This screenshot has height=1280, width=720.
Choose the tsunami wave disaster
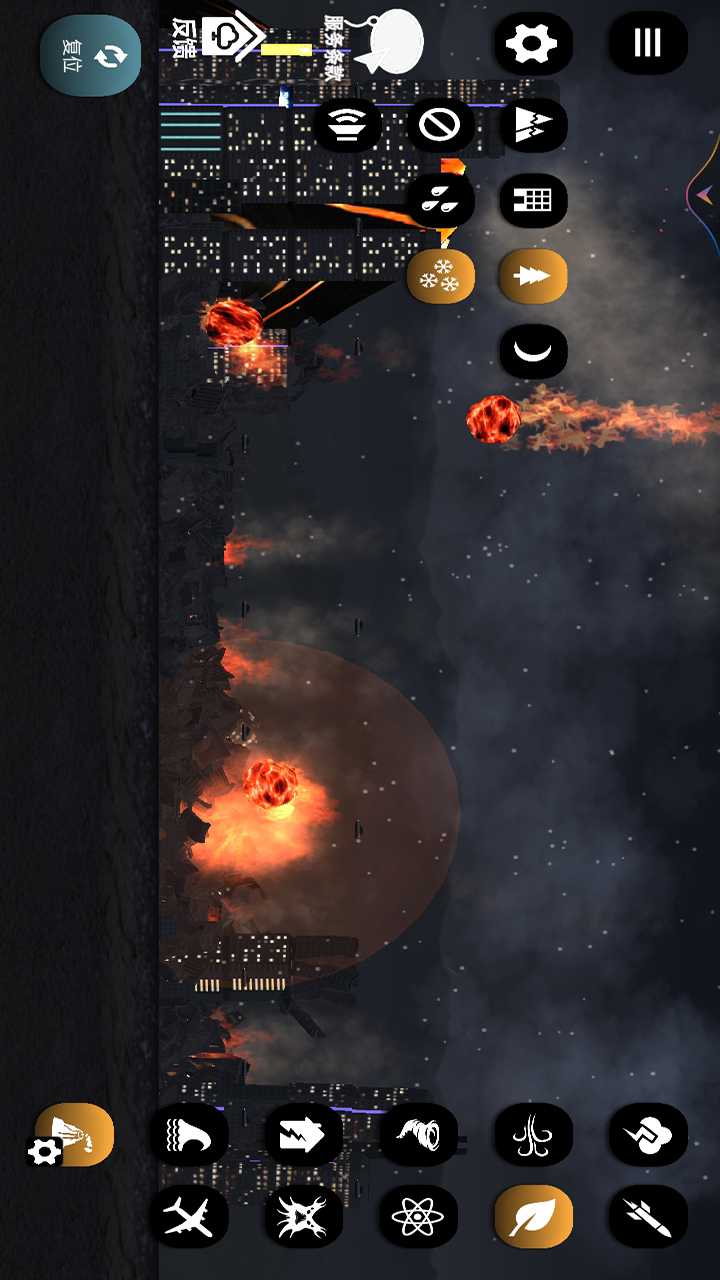tap(189, 1134)
